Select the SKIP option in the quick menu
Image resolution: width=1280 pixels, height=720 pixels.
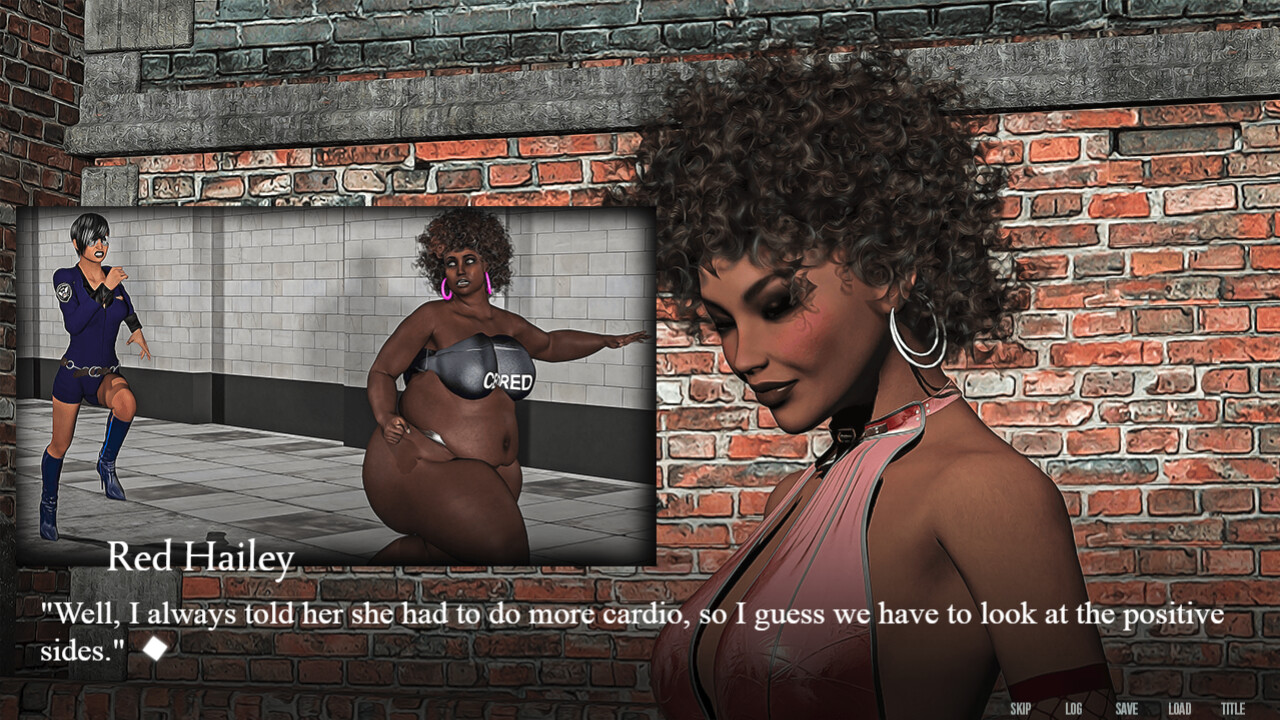tap(1021, 705)
